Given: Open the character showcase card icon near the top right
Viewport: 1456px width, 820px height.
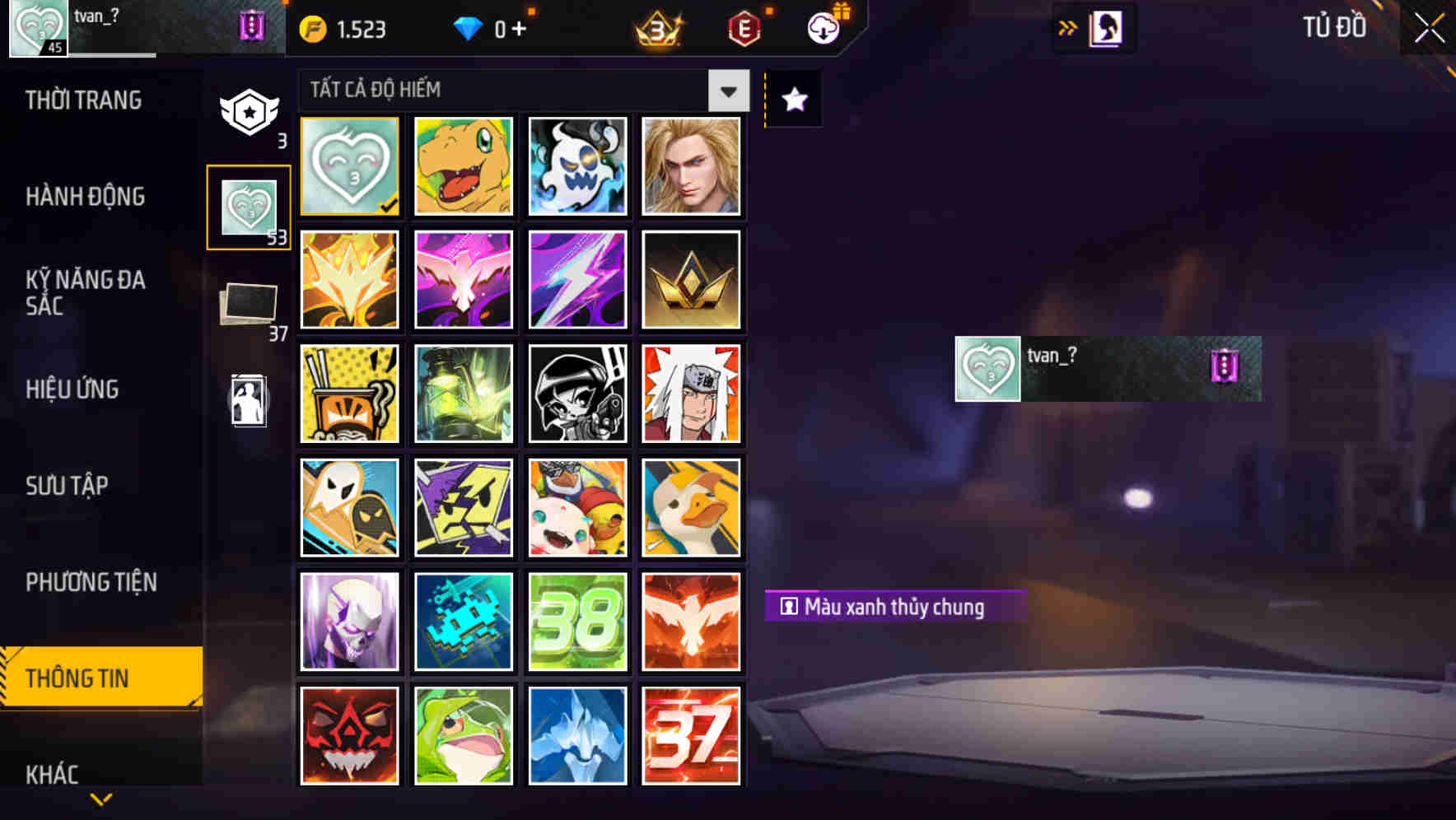Looking at the screenshot, I should coord(1105,27).
